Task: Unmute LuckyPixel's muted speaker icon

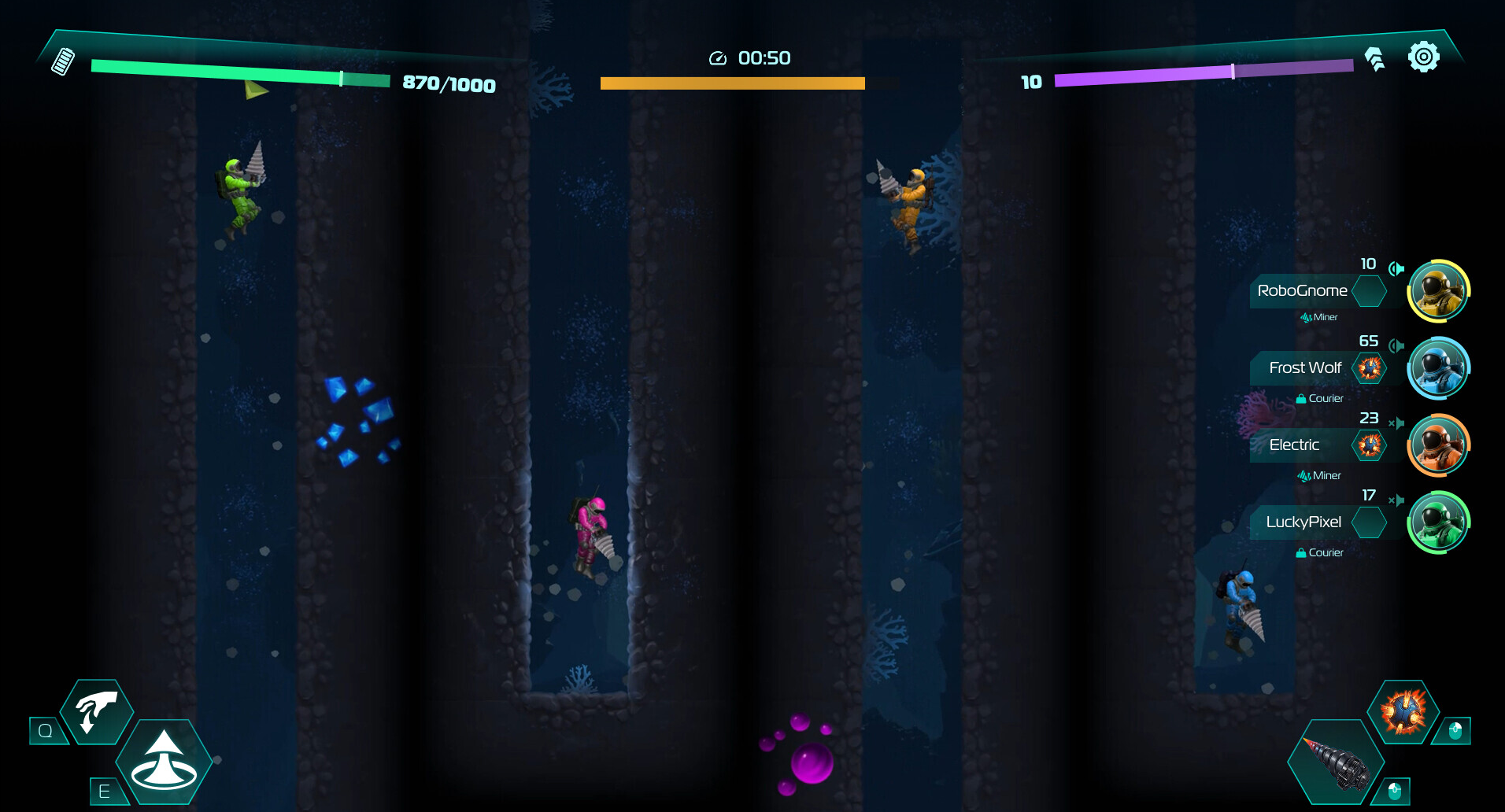Action: (1396, 500)
